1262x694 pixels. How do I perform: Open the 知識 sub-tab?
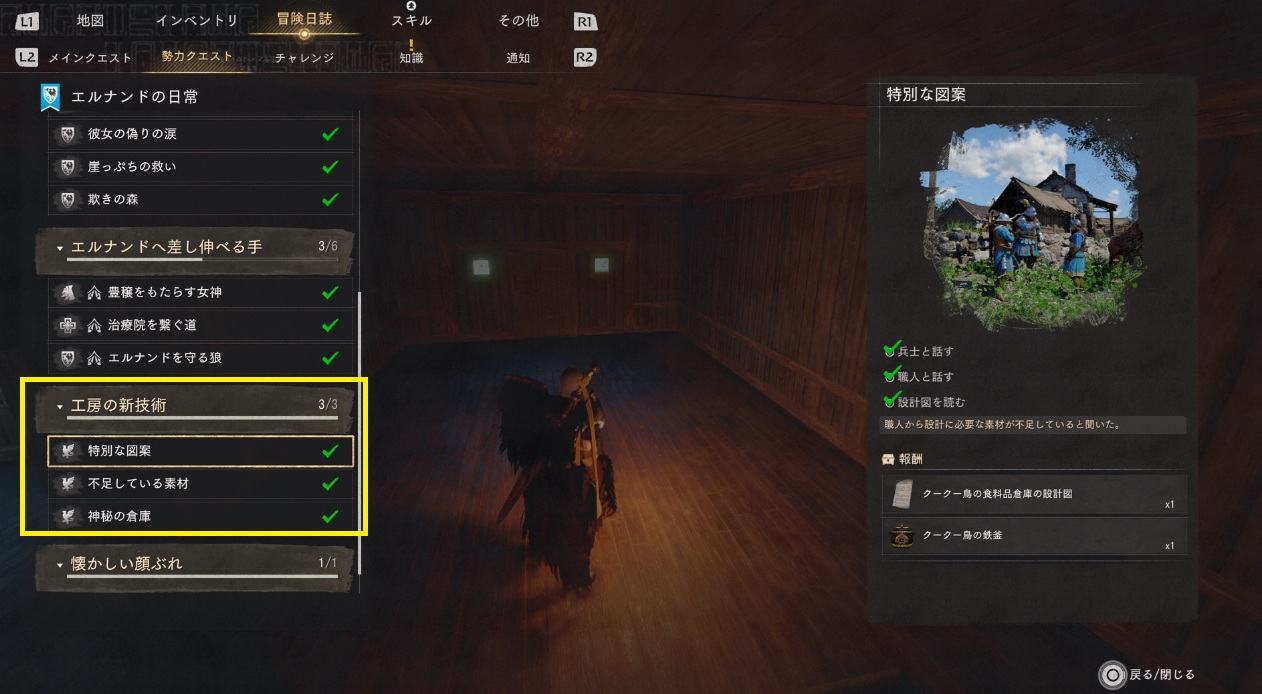(x=411, y=58)
